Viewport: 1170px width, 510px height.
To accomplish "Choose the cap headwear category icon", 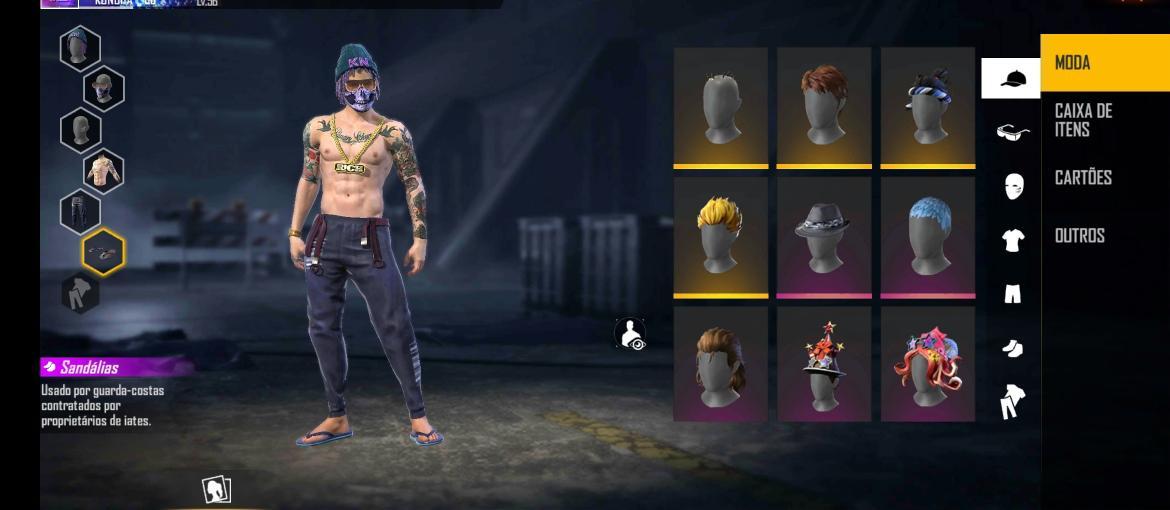I will point(1012,78).
